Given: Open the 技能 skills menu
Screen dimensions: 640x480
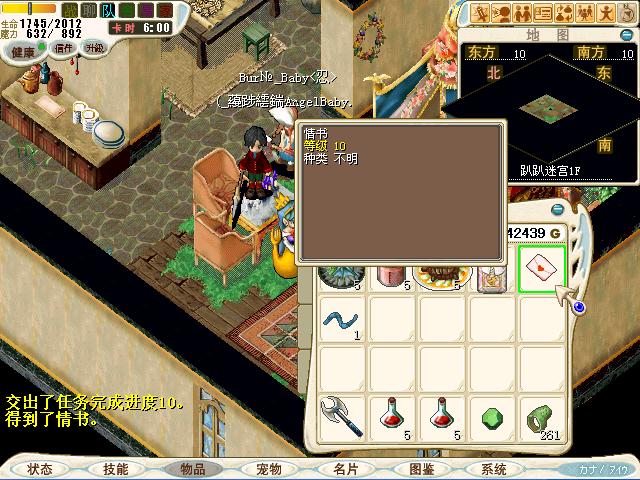Looking at the screenshot, I should pyautogui.click(x=115, y=468).
